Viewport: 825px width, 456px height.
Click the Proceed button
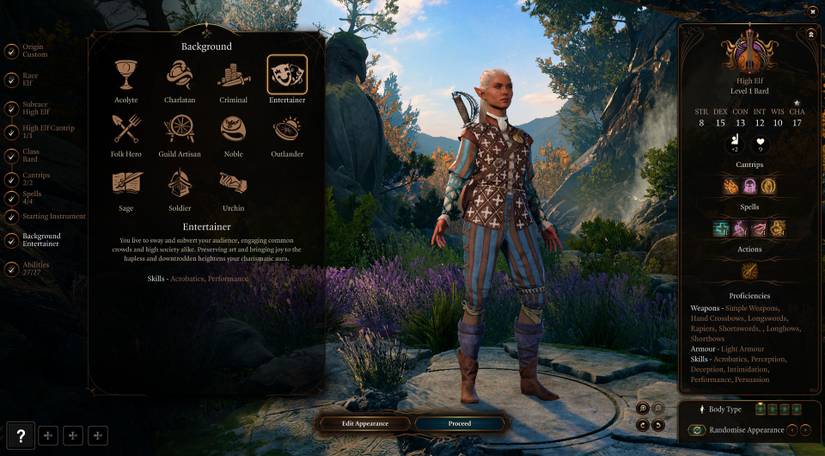459,423
